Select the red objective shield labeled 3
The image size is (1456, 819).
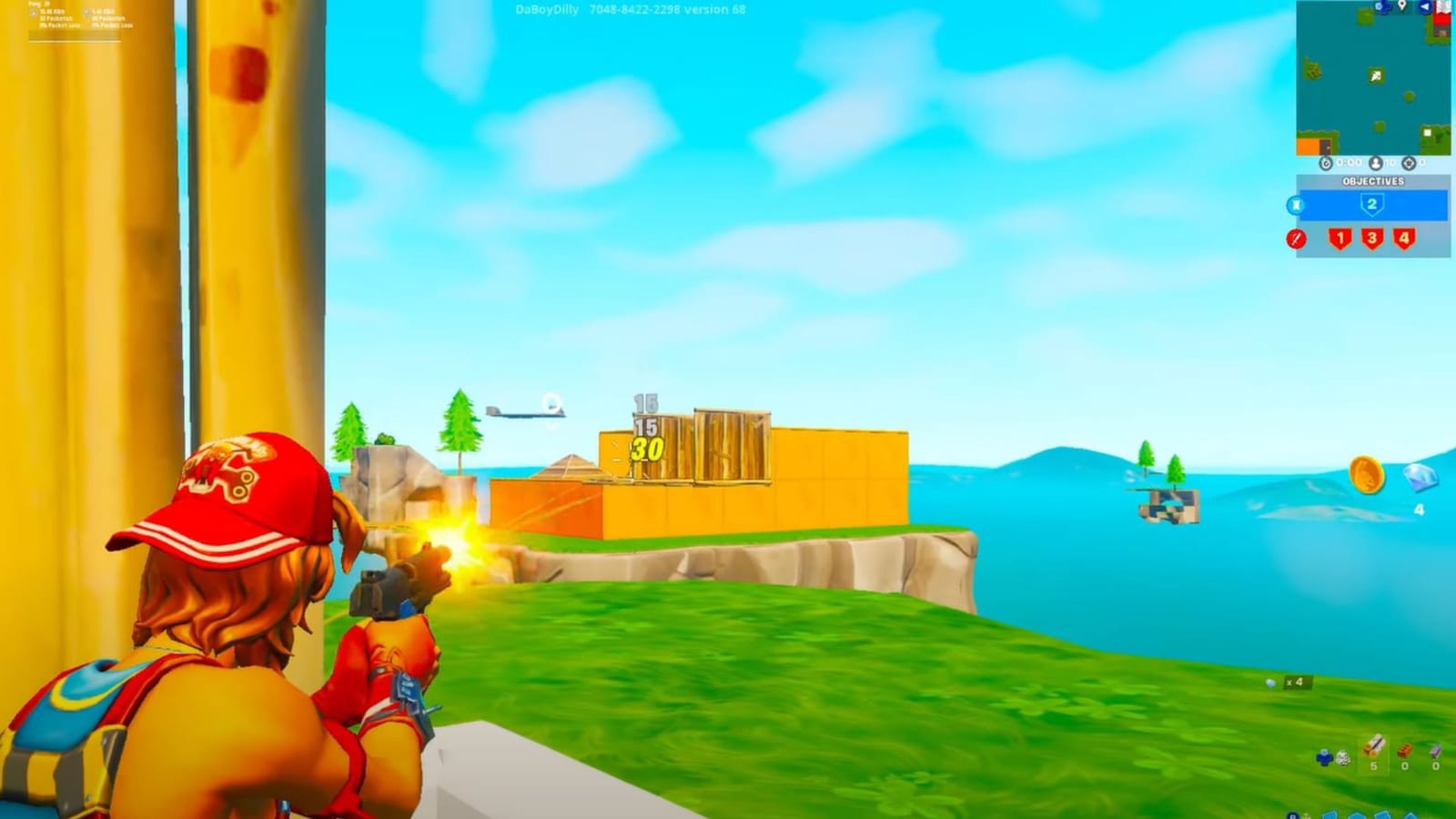pos(1372,239)
